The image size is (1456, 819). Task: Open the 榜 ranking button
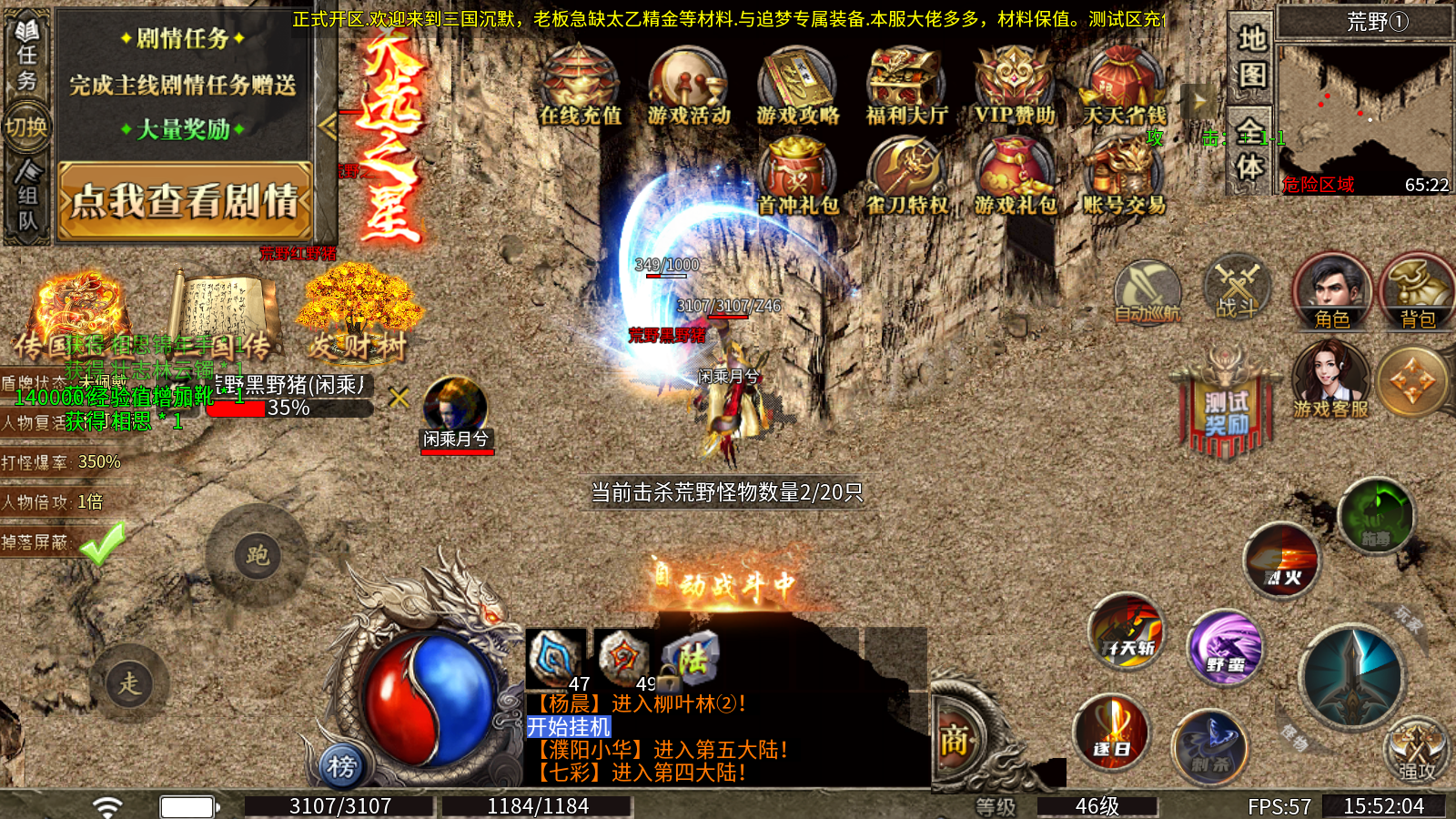tap(342, 766)
